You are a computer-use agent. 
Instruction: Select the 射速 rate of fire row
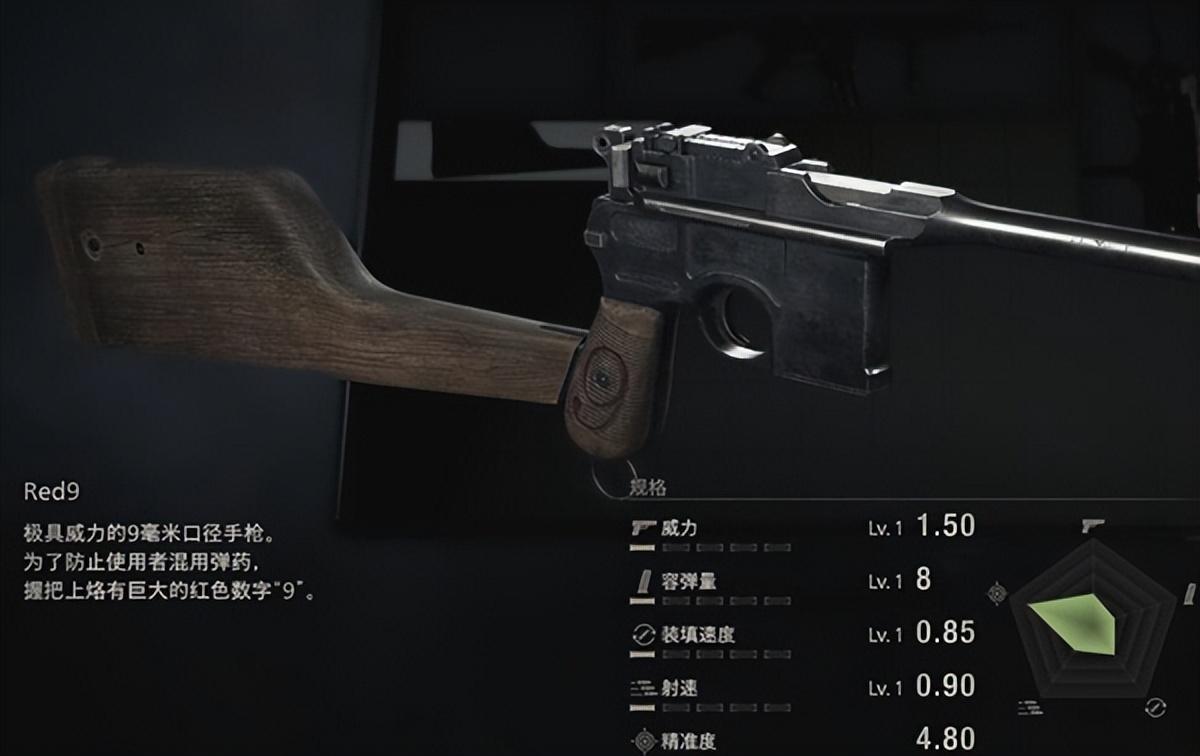coord(678,687)
